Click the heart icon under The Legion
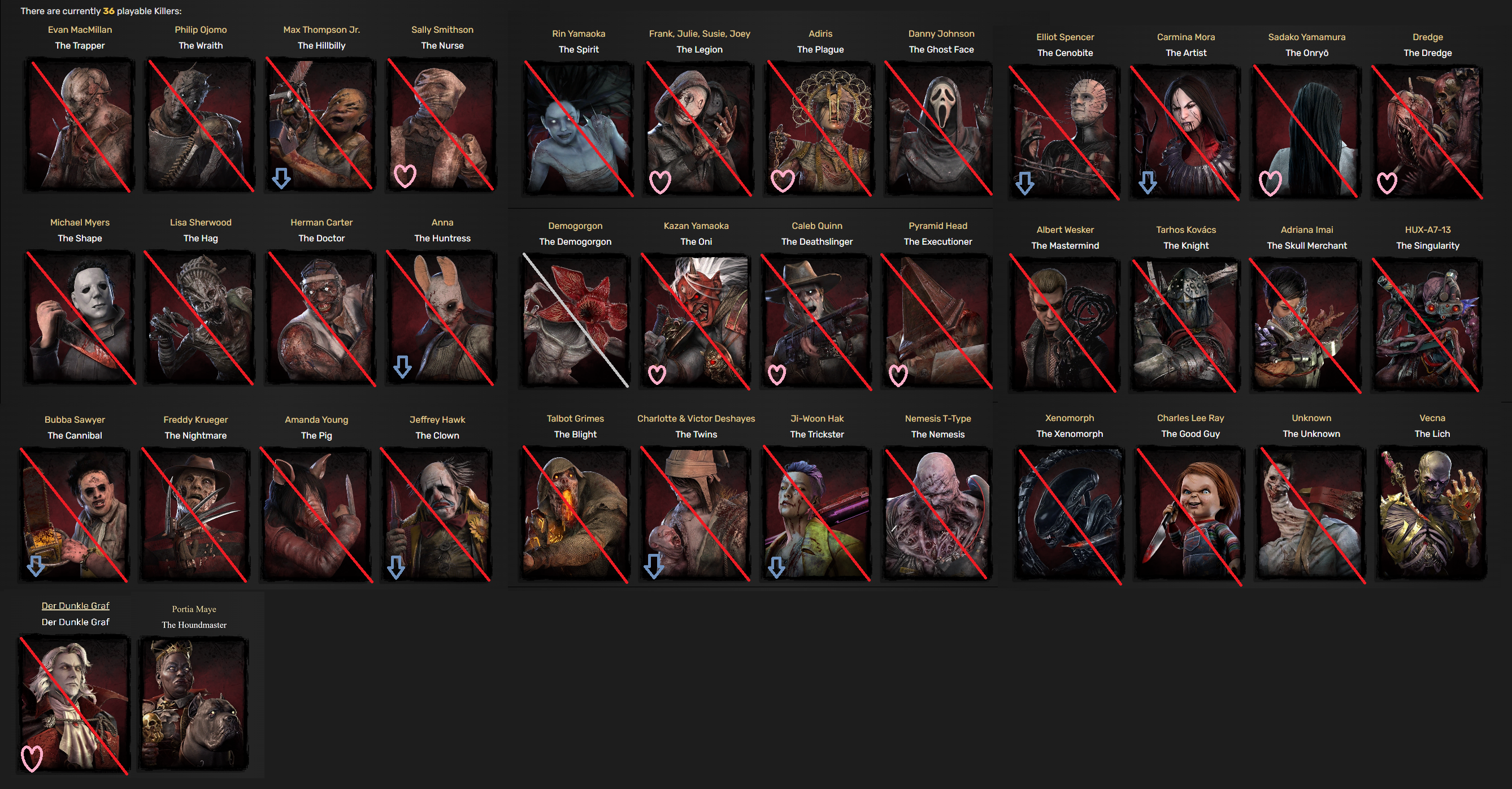This screenshot has width=1512, height=789. (662, 183)
